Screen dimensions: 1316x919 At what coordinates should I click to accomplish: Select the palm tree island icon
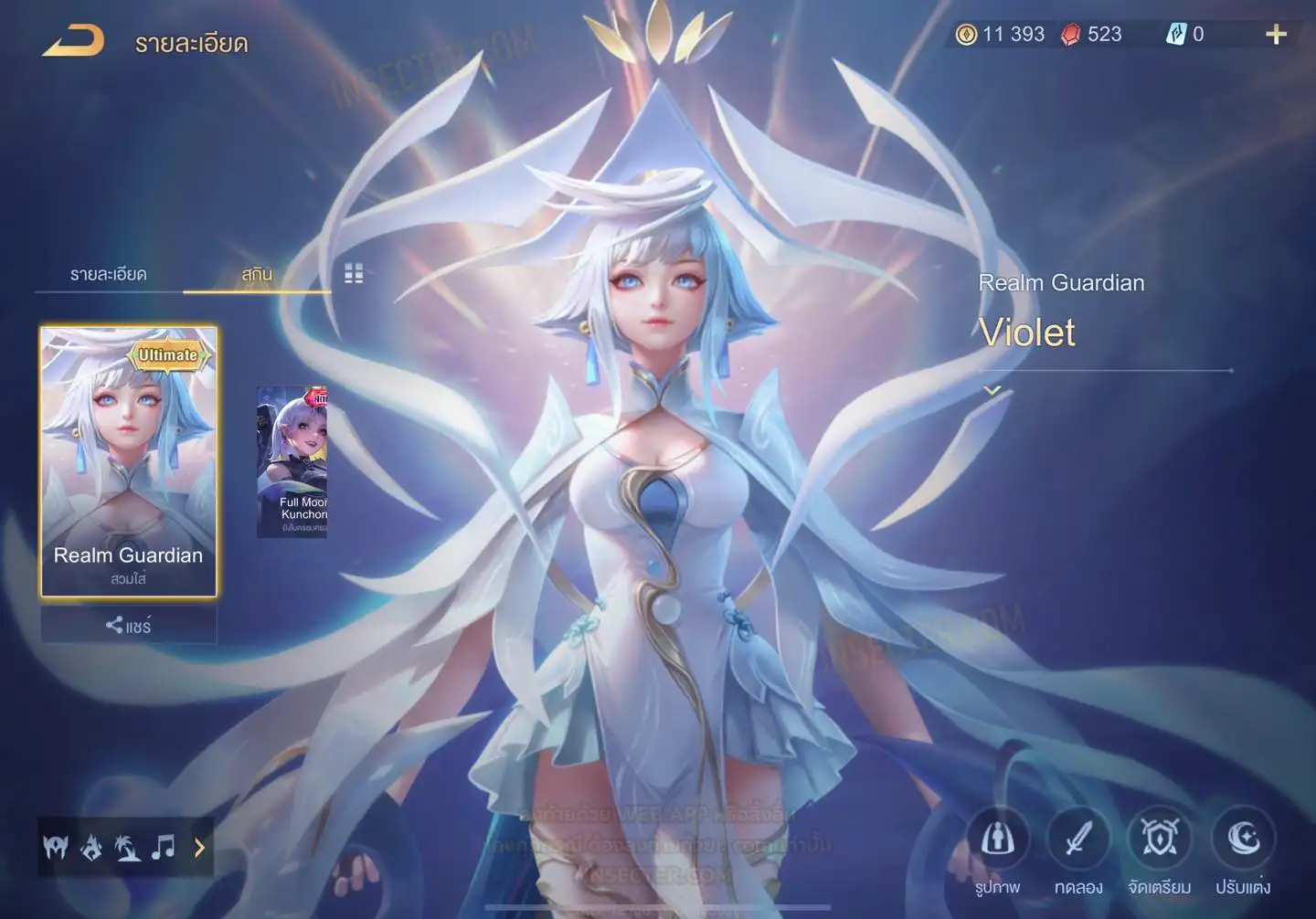[127, 849]
